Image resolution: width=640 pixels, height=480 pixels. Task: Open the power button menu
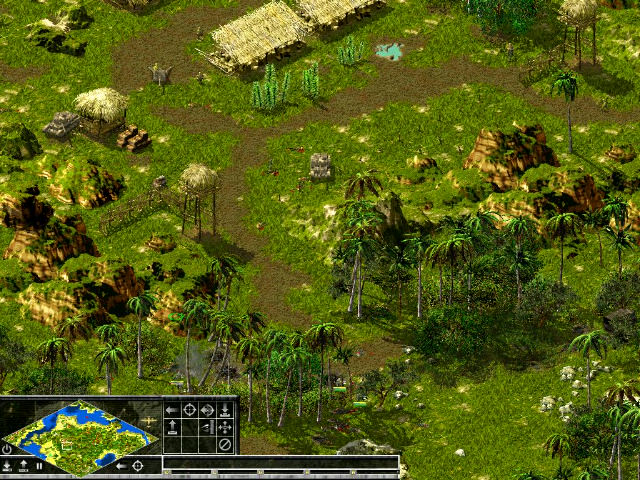coord(7,449)
